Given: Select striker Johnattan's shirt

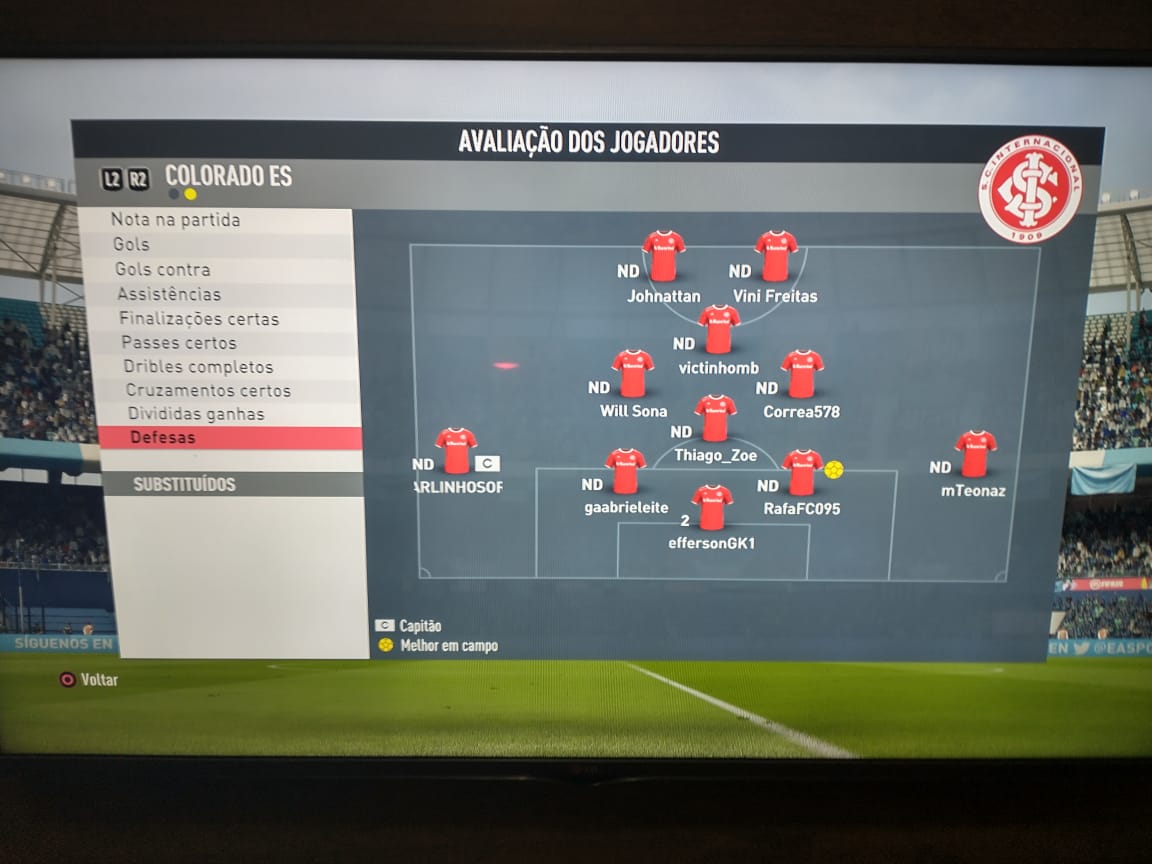Looking at the screenshot, I should pos(663,256).
